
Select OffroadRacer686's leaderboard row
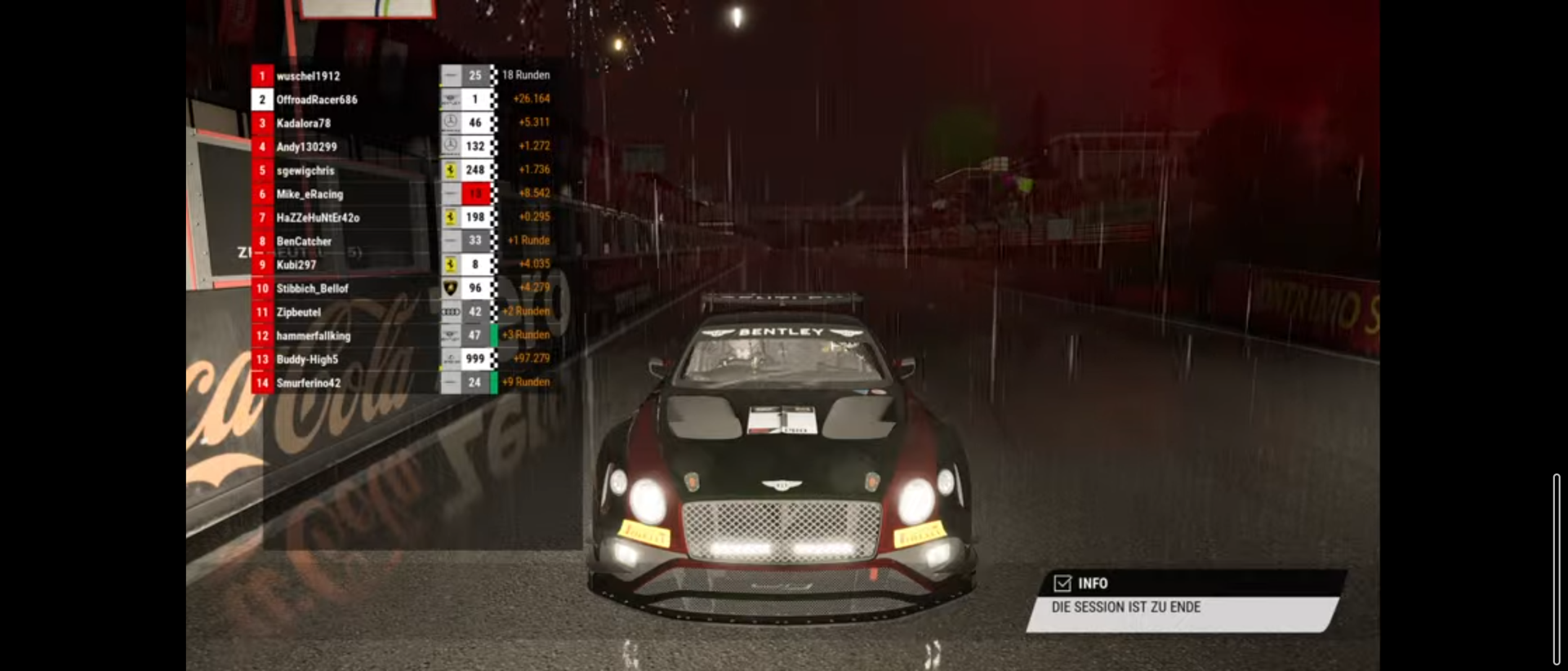click(317, 100)
